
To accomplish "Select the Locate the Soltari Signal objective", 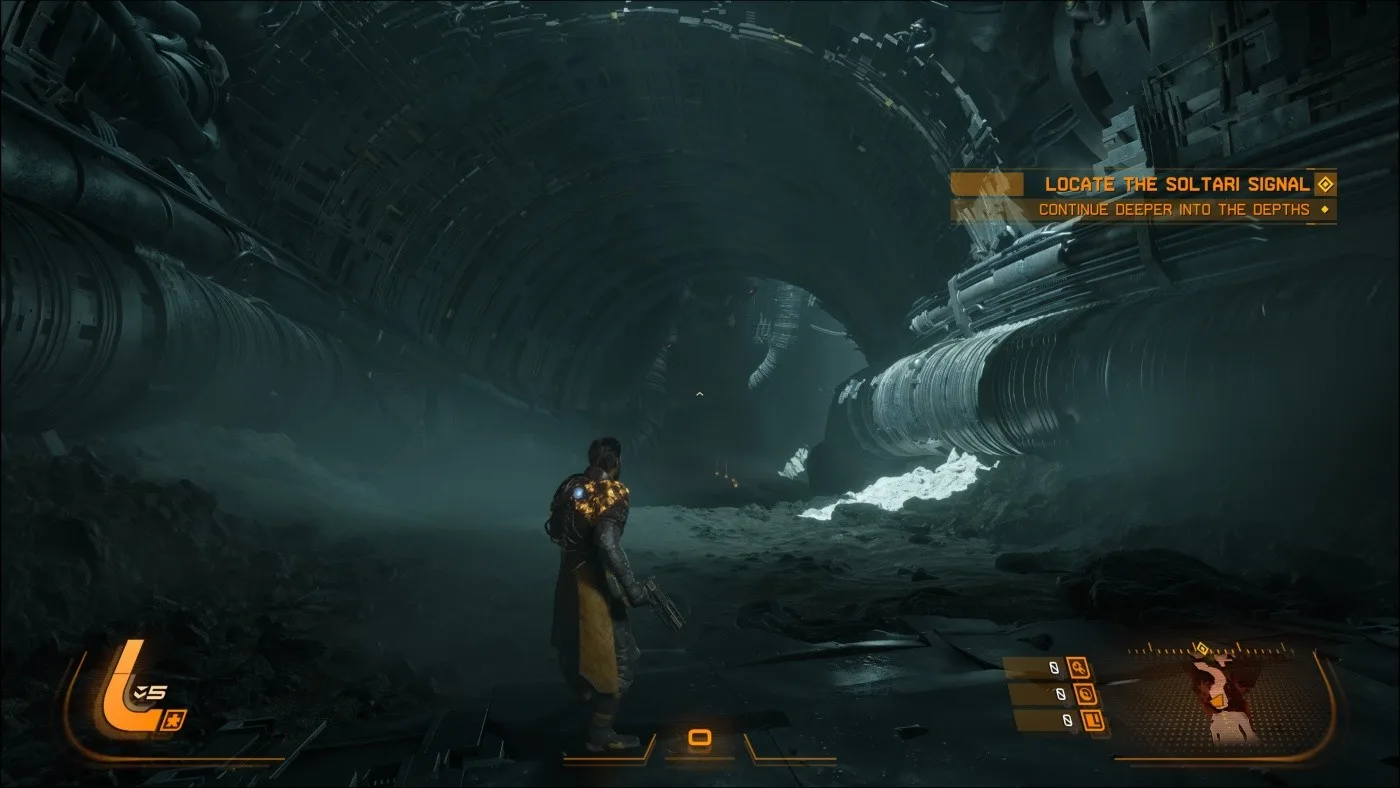I will (1176, 184).
